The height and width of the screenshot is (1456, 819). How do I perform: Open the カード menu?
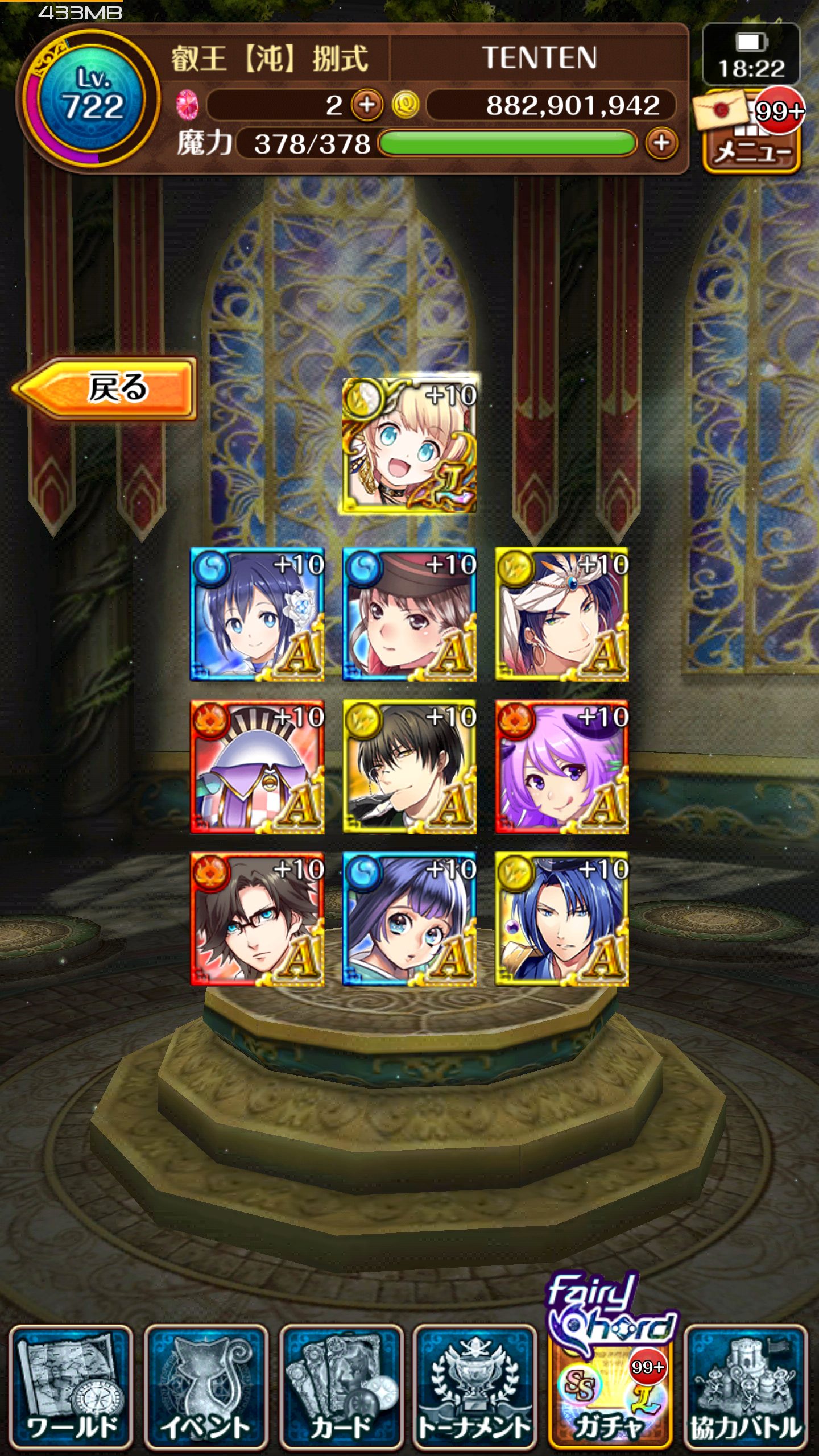(341, 1387)
